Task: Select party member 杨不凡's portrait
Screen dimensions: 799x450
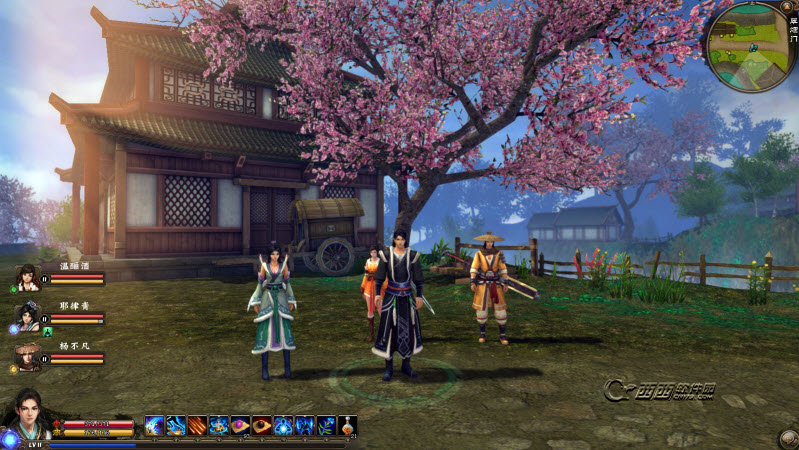Action: tap(28, 357)
